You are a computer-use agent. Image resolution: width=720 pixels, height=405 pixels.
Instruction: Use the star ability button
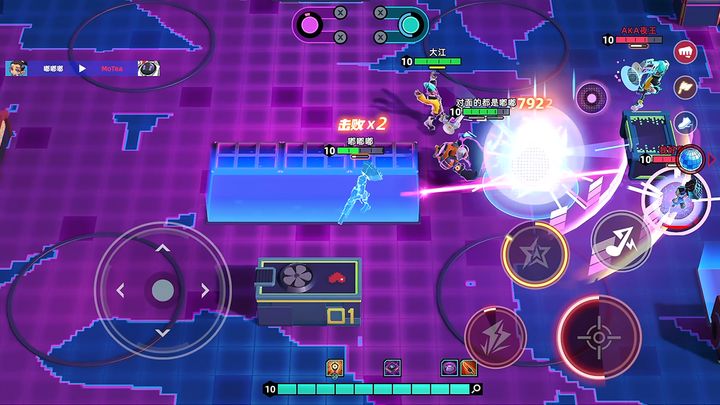coord(535,254)
